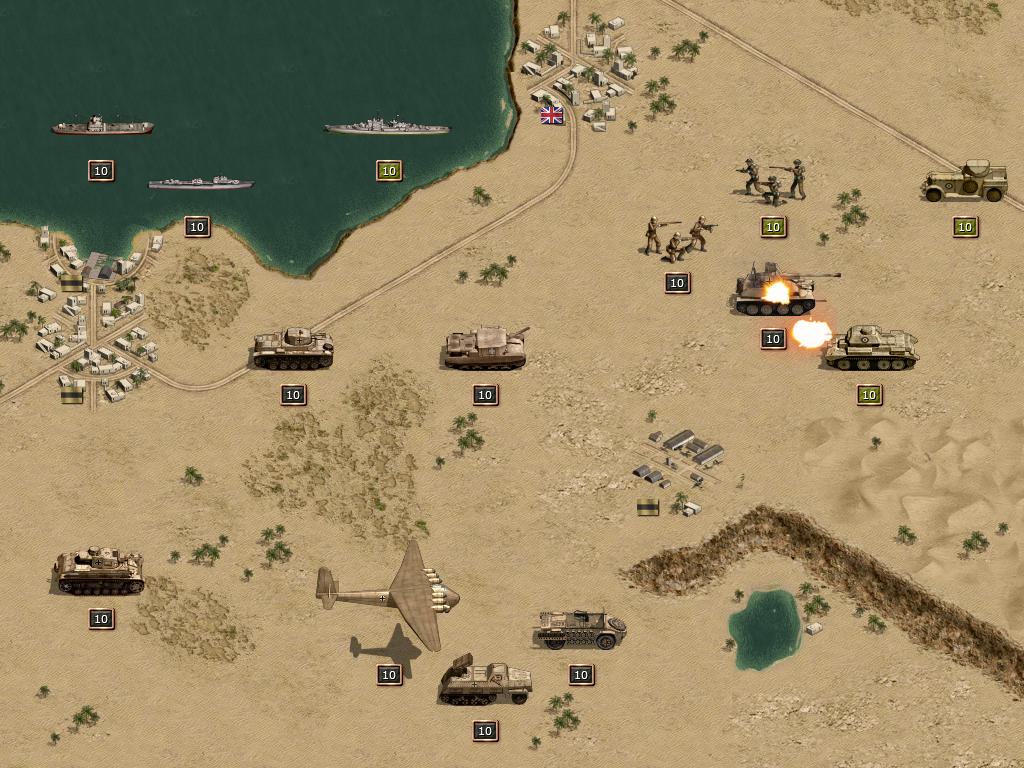Select the red-hulled ship on the sea
The image size is (1024, 768).
click(102, 127)
